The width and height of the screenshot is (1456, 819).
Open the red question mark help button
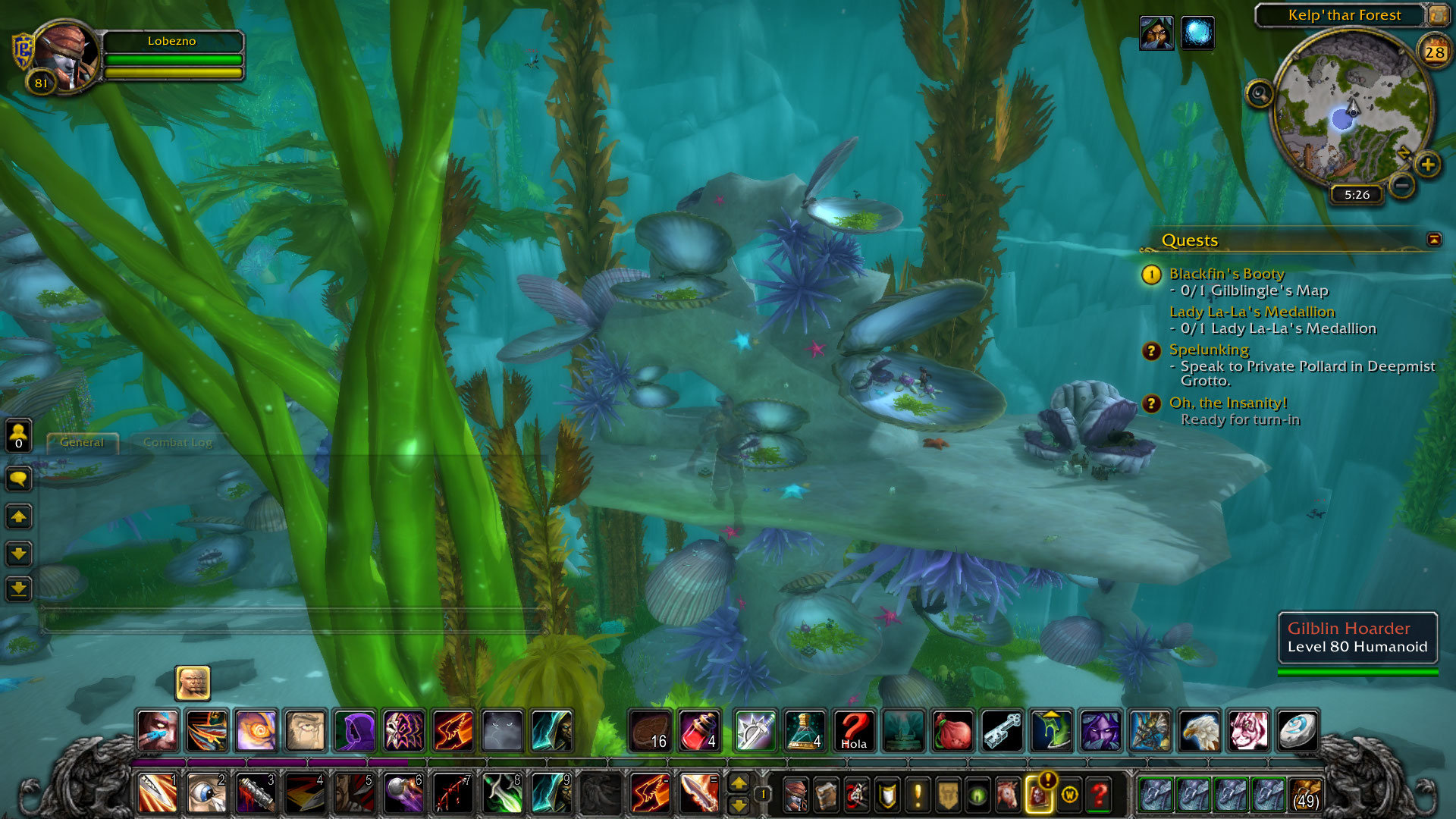[x=1099, y=795]
